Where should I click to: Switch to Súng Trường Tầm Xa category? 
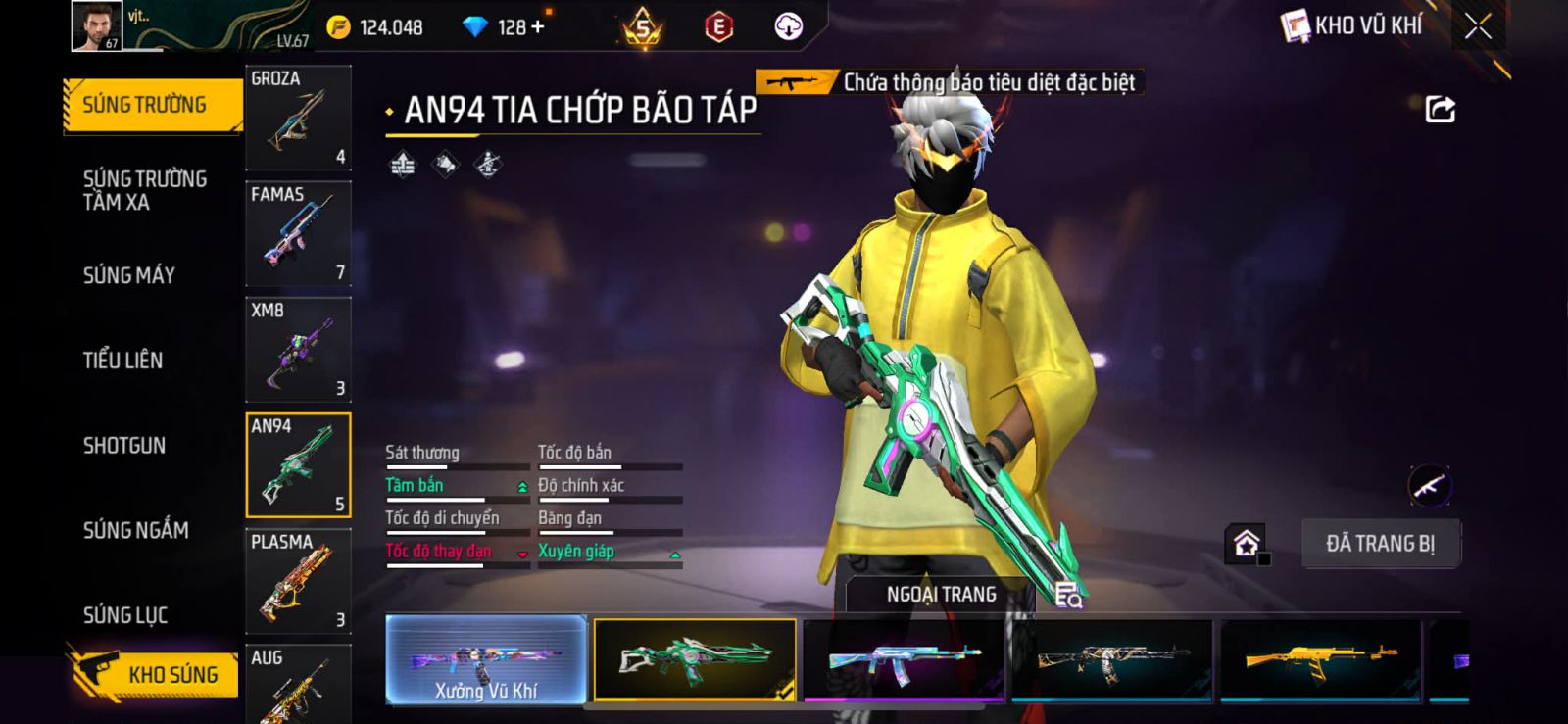tap(144, 190)
